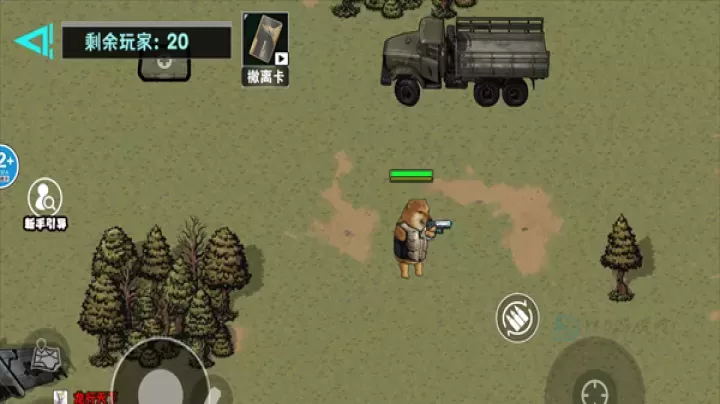The height and width of the screenshot is (404, 720).
Task: Tap the reload ammo button
Action: tap(518, 318)
